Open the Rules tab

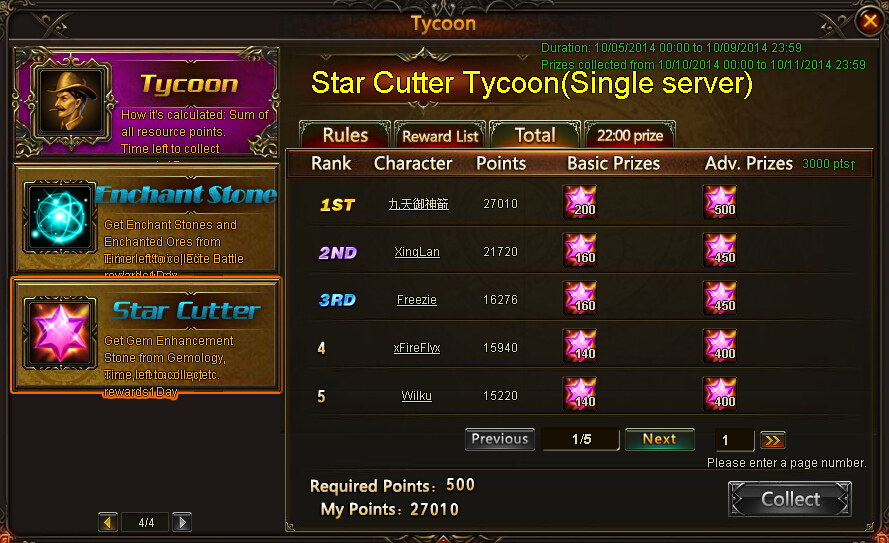(345, 135)
